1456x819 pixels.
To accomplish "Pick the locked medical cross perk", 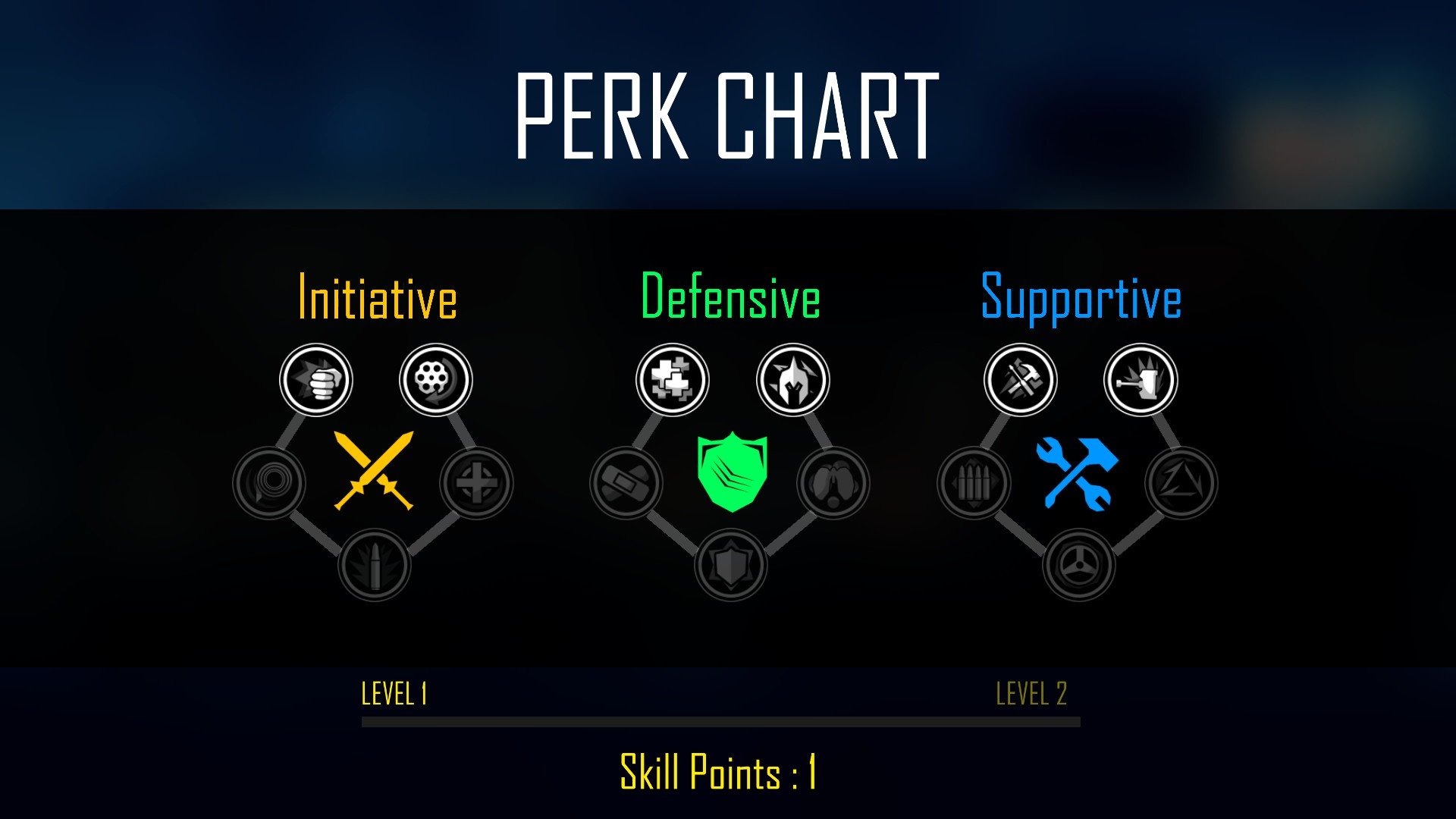I will pos(477,483).
